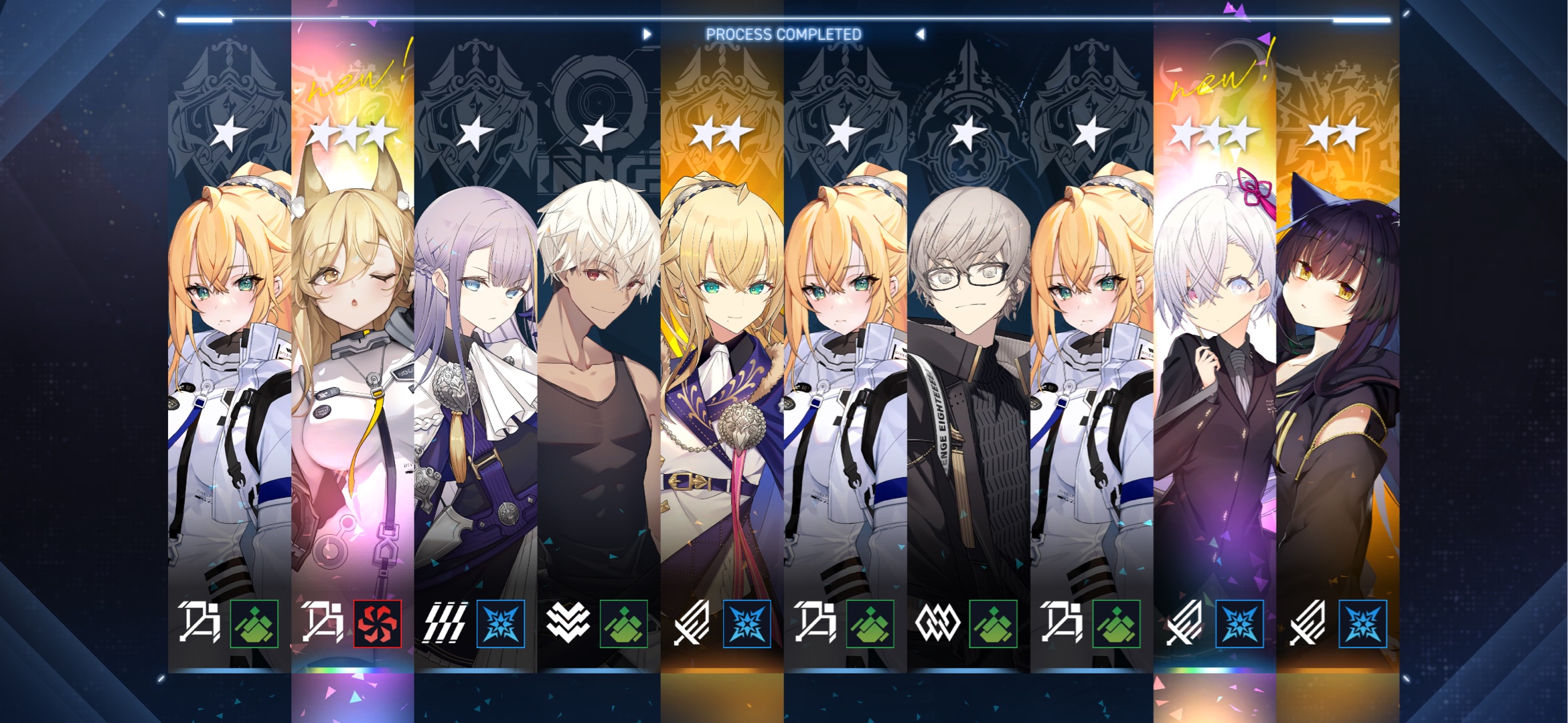Select the purple-haired girl character card
The image size is (1568, 723).
(x=475, y=348)
